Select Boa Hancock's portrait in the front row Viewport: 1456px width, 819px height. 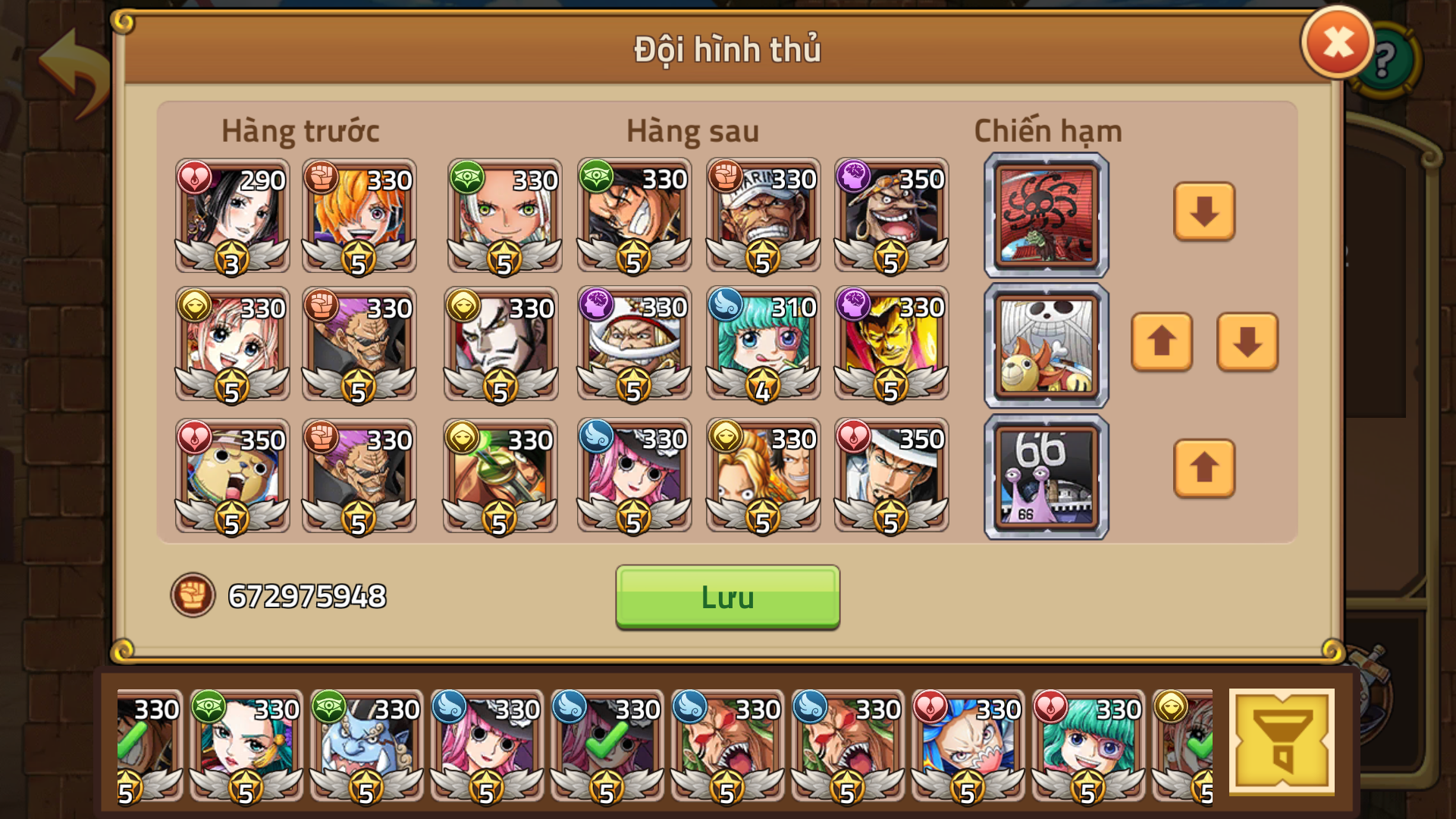coord(231,216)
